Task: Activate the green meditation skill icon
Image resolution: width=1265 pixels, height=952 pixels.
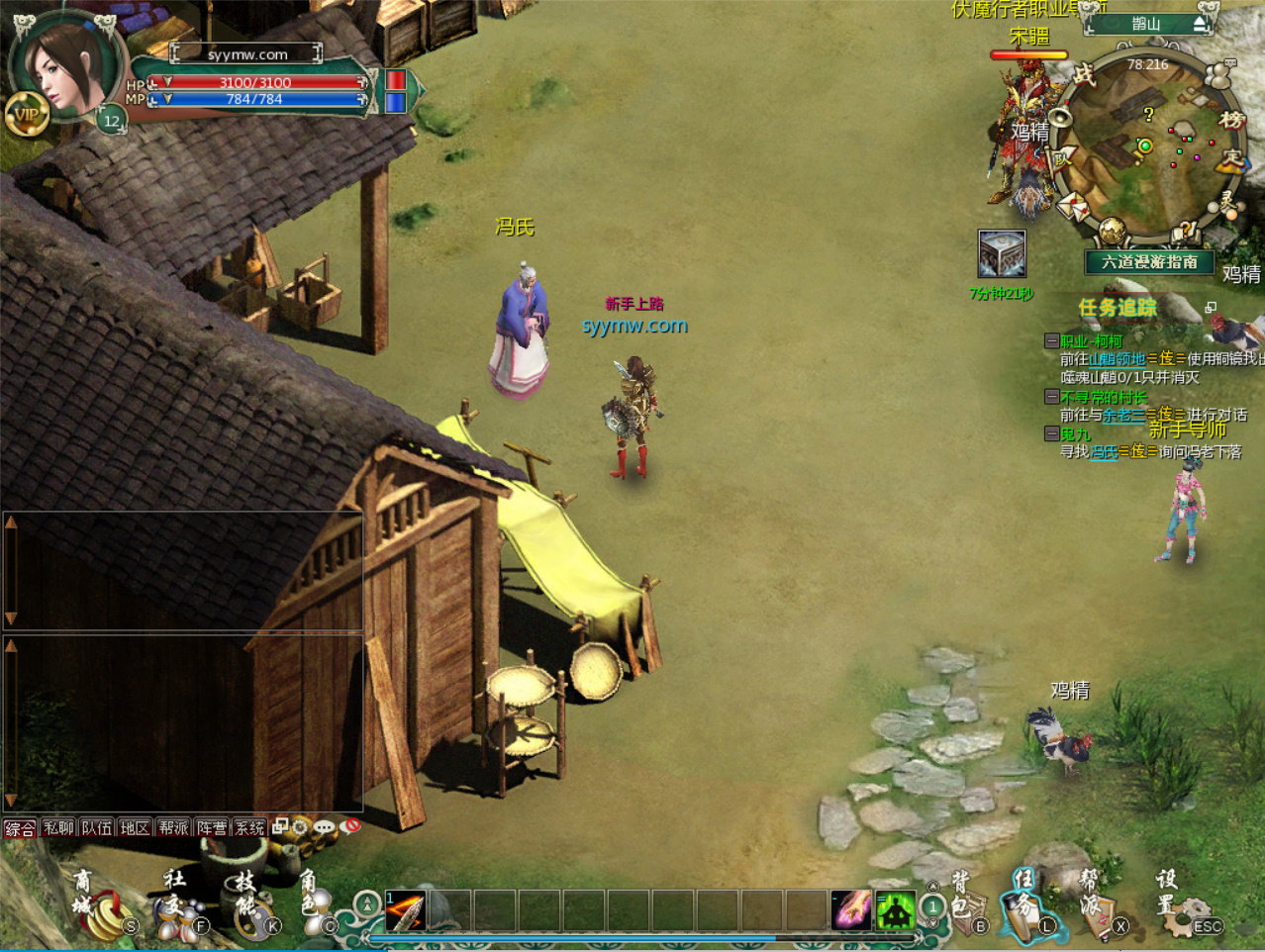Action: (895, 910)
